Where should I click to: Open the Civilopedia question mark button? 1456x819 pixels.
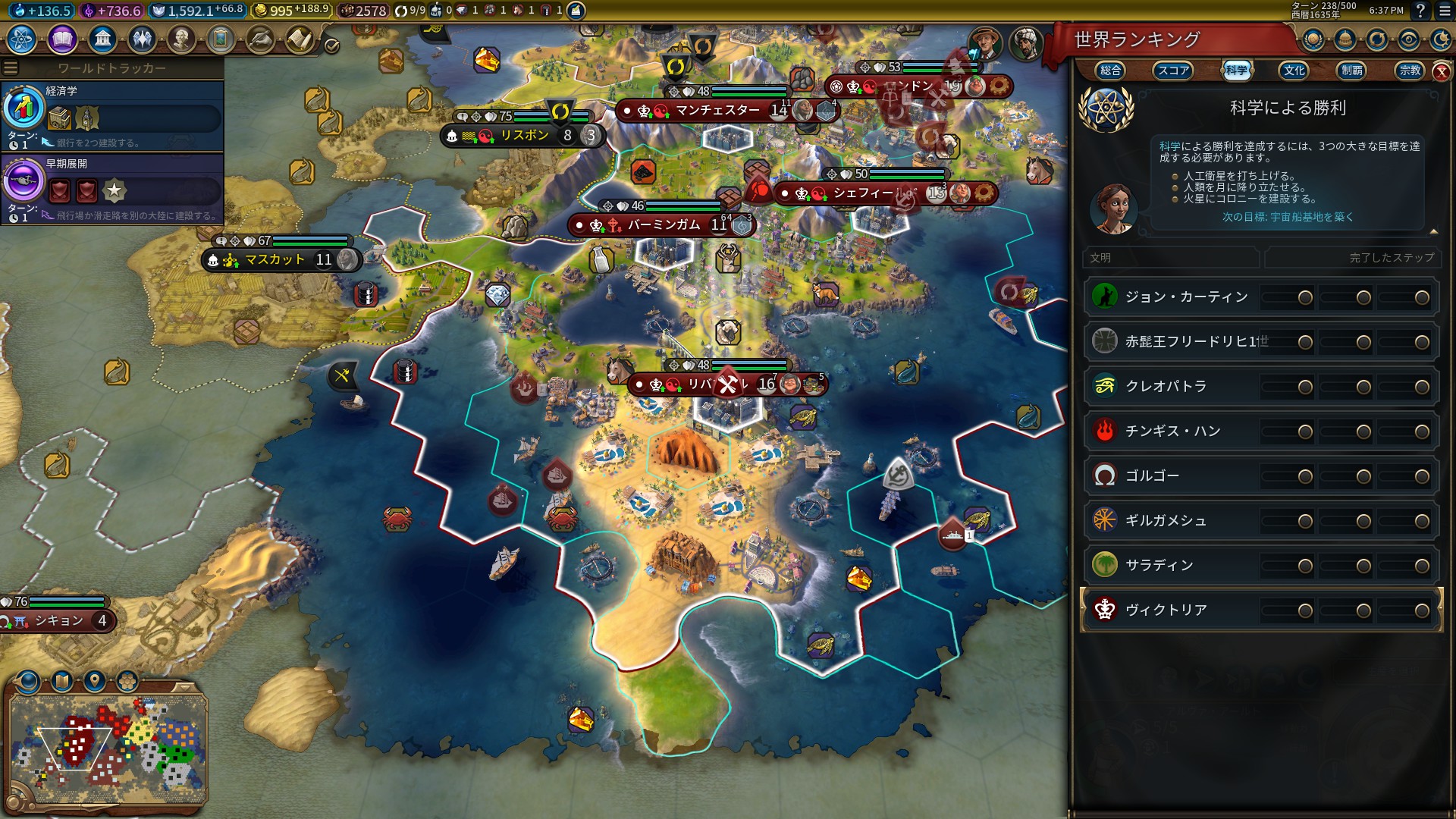1420,11
